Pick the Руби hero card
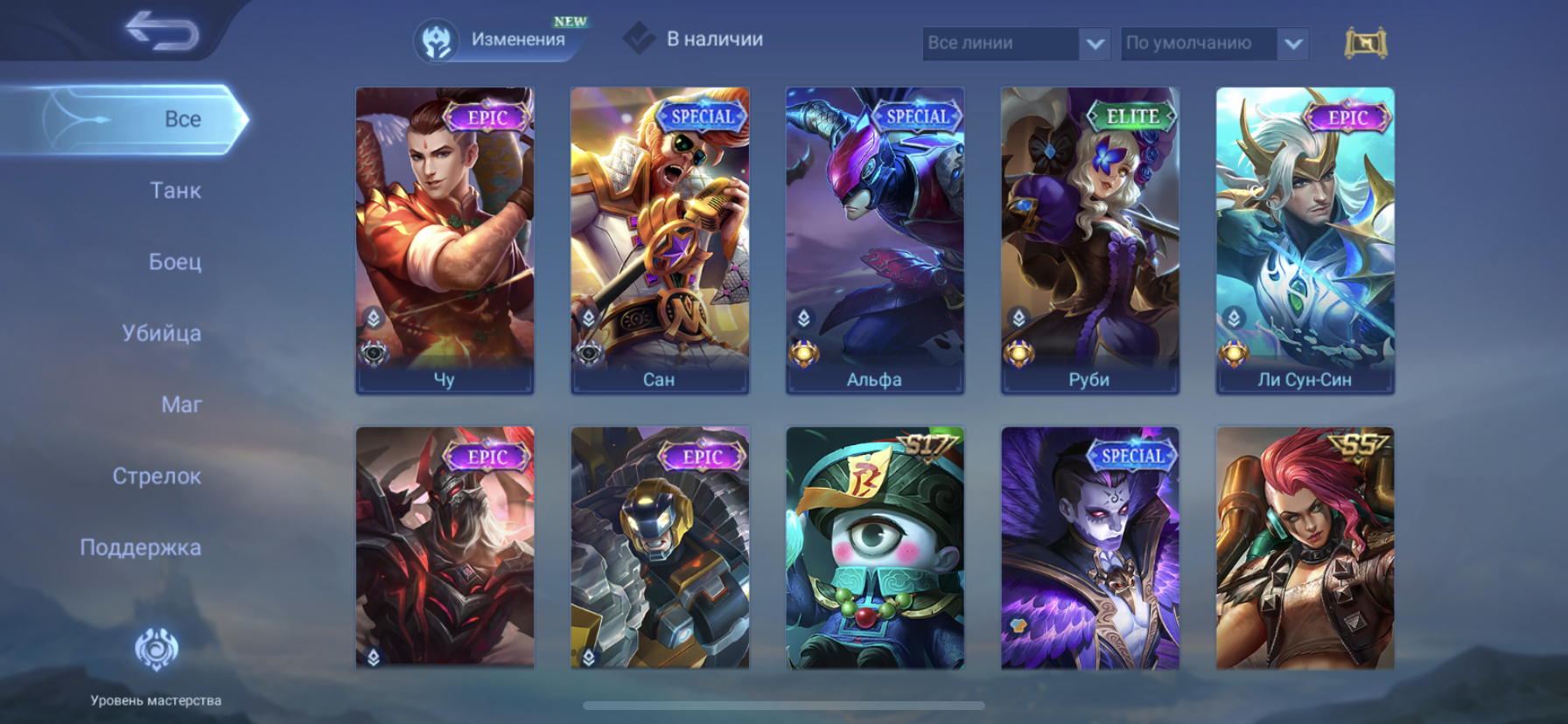Image resolution: width=1568 pixels, height=724 pixels. click(x=1090, y=240)
